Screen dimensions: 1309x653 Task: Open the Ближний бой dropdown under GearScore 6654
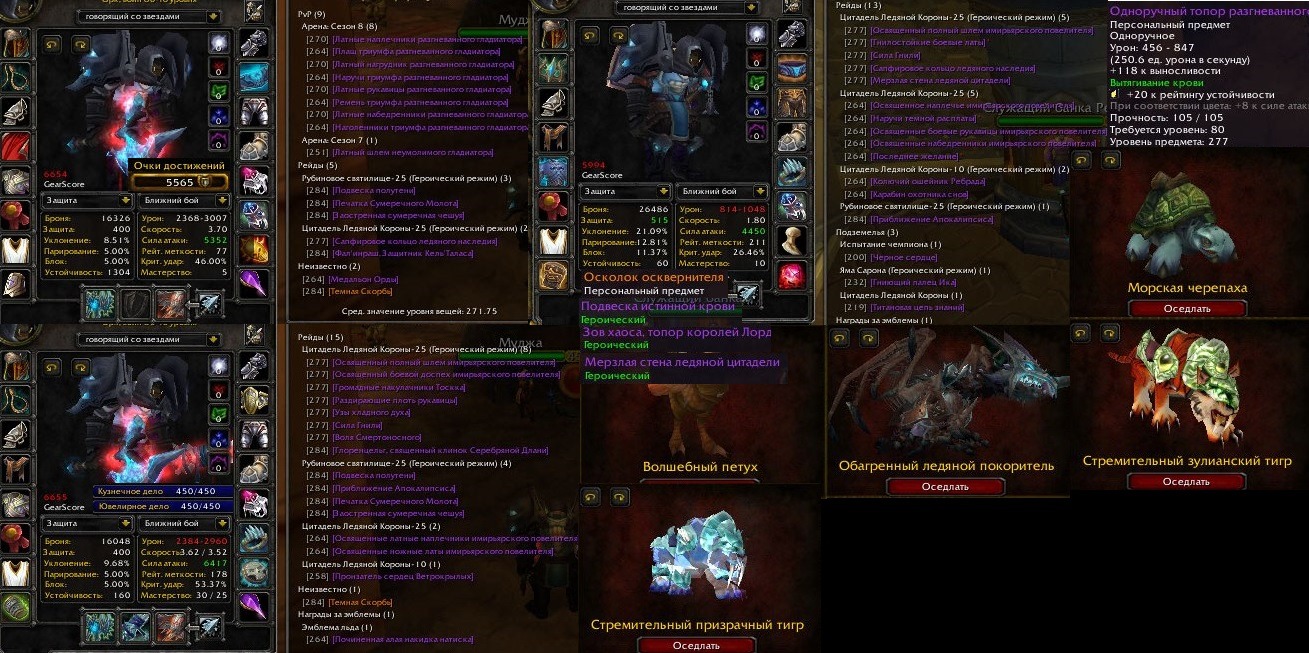pos(186,200)
